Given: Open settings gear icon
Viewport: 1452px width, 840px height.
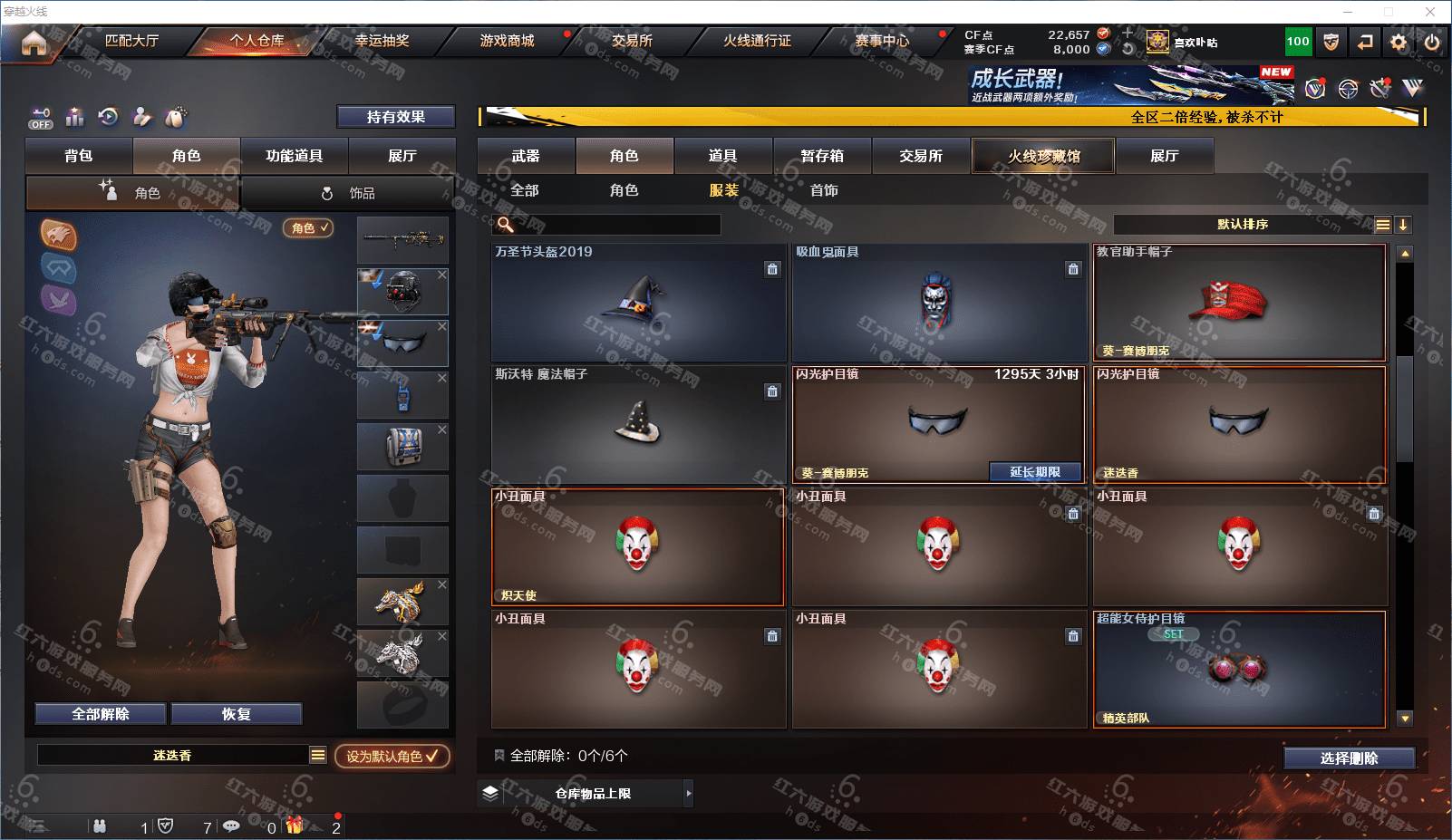Looking at the screenshot, I should 1399,42.
